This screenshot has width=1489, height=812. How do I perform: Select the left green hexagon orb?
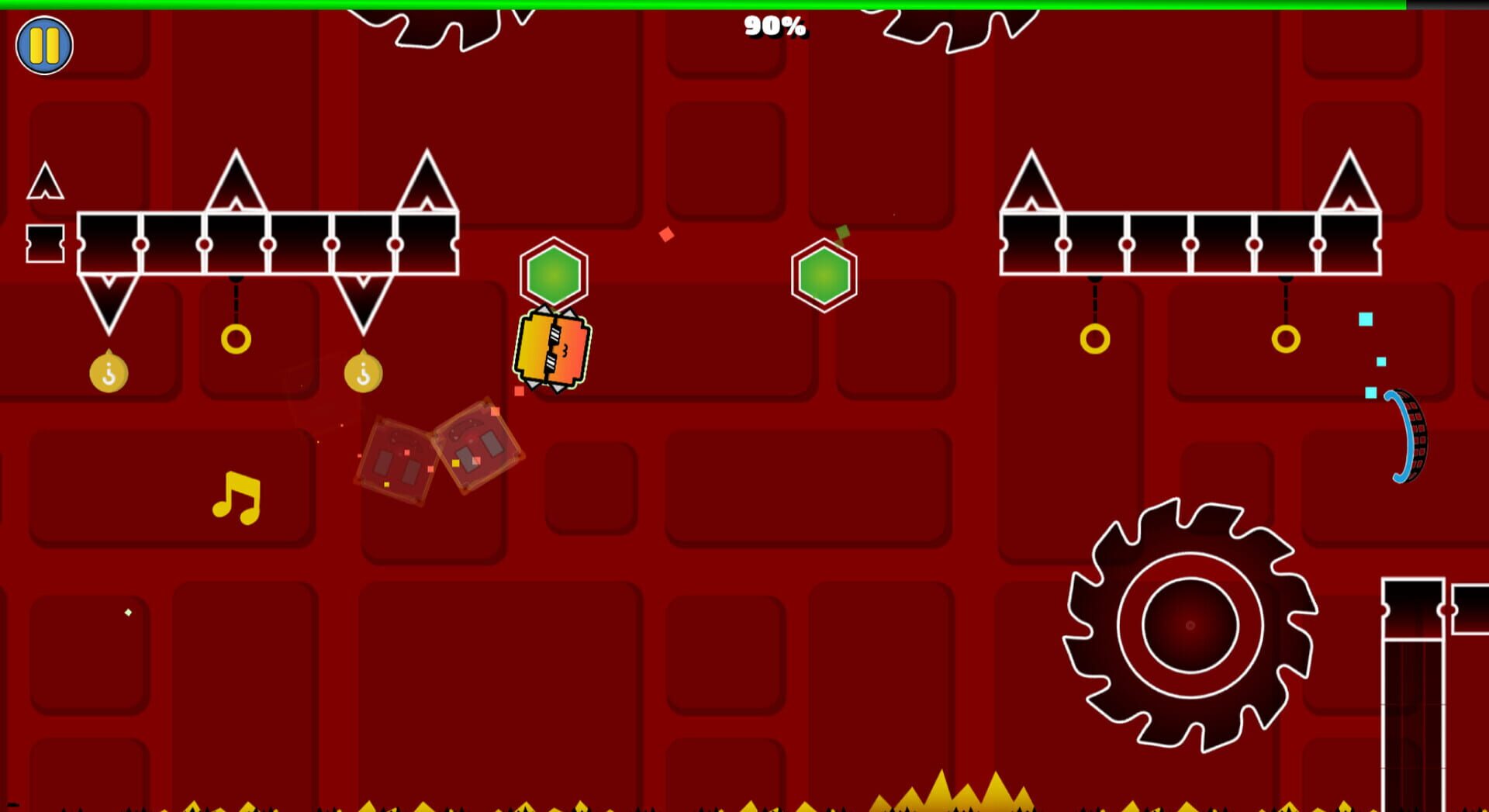point(554,273)
